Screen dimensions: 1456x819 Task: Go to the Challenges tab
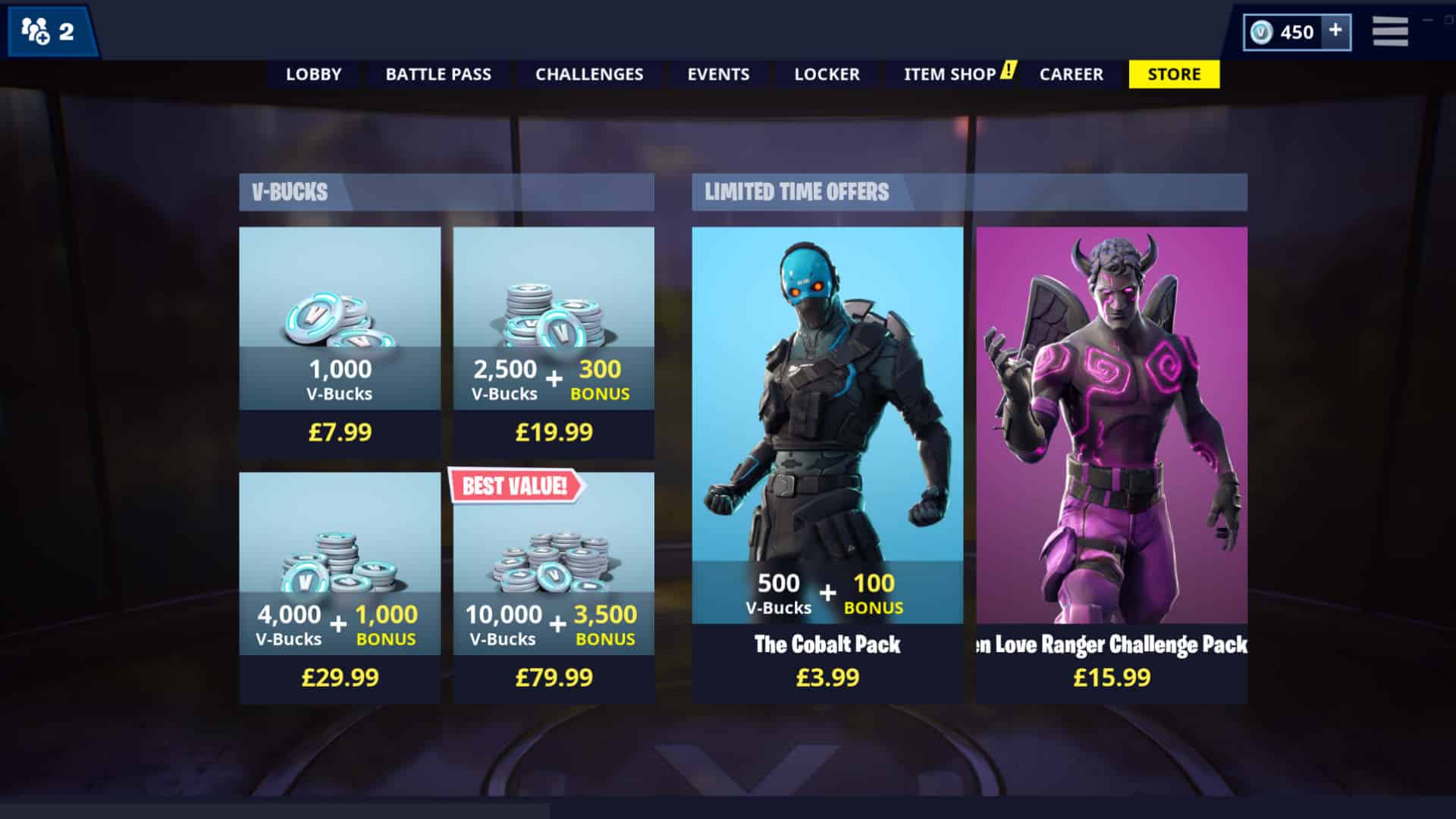click(589, 74)
